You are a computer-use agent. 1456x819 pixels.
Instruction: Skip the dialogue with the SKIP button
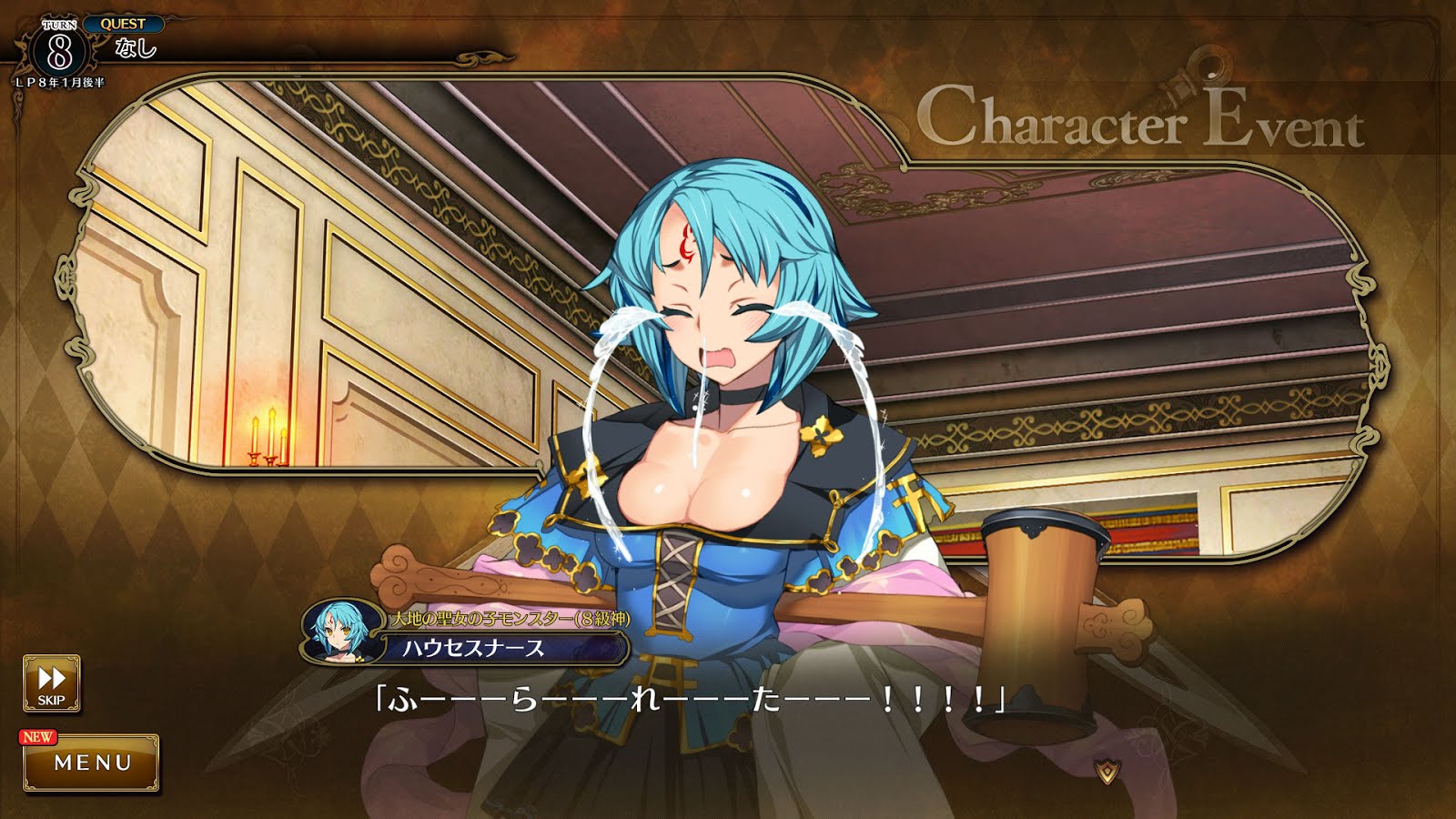click(x=51, y=683)
